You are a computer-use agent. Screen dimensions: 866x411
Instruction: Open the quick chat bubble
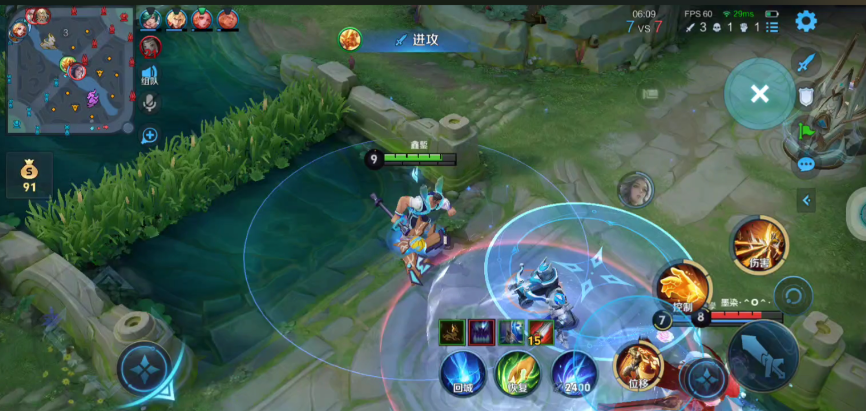tap(806, 164)
